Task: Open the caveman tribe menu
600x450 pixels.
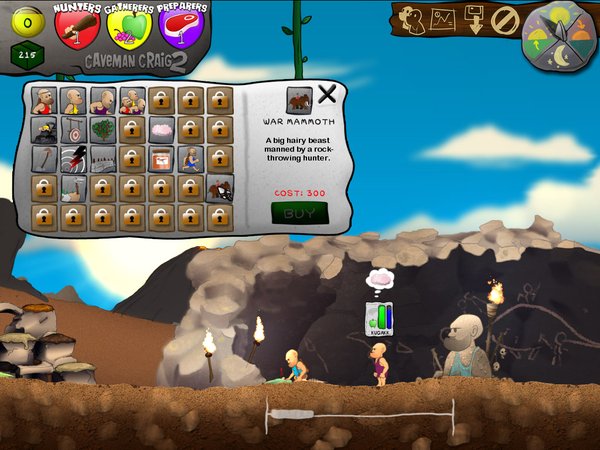Action: point(413,19)
